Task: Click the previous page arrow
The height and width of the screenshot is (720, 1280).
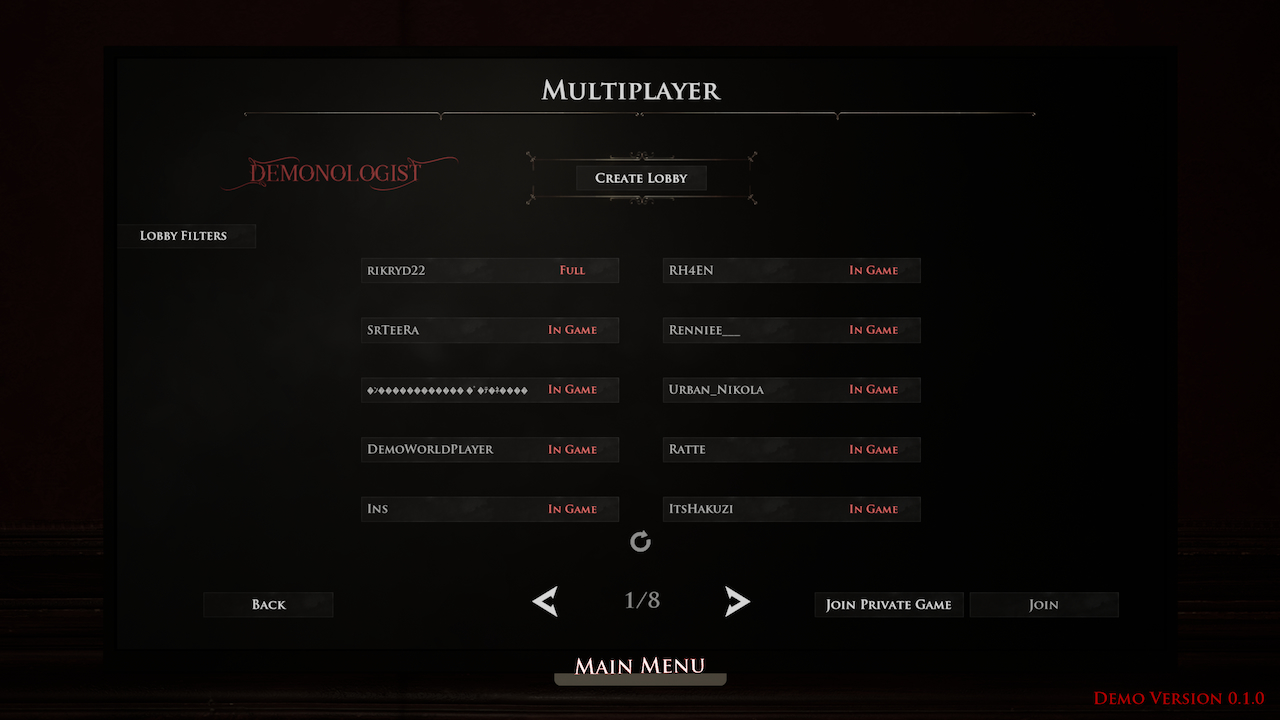Action: [544, 601]
